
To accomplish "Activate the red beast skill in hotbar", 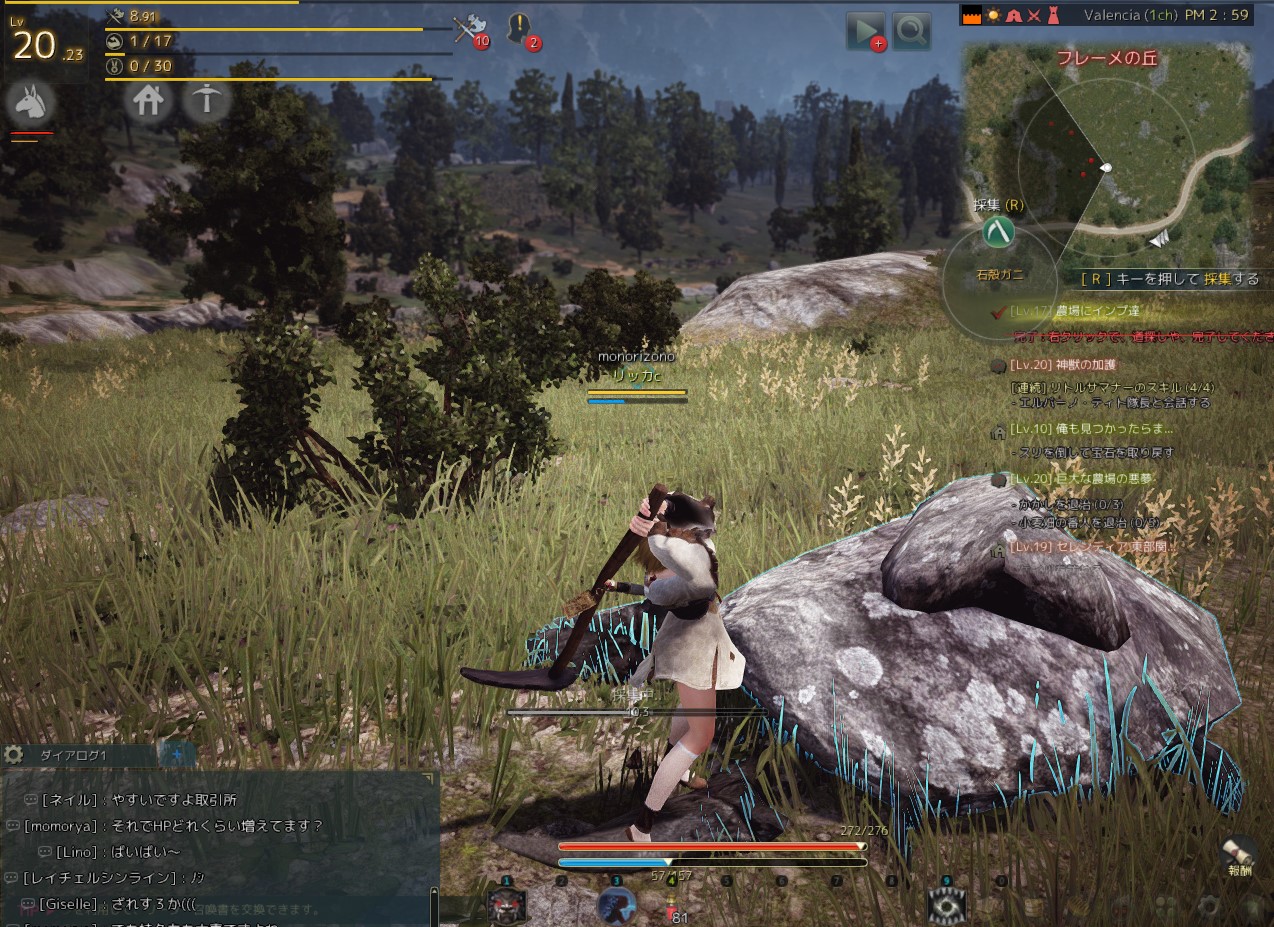I will 506,905.
